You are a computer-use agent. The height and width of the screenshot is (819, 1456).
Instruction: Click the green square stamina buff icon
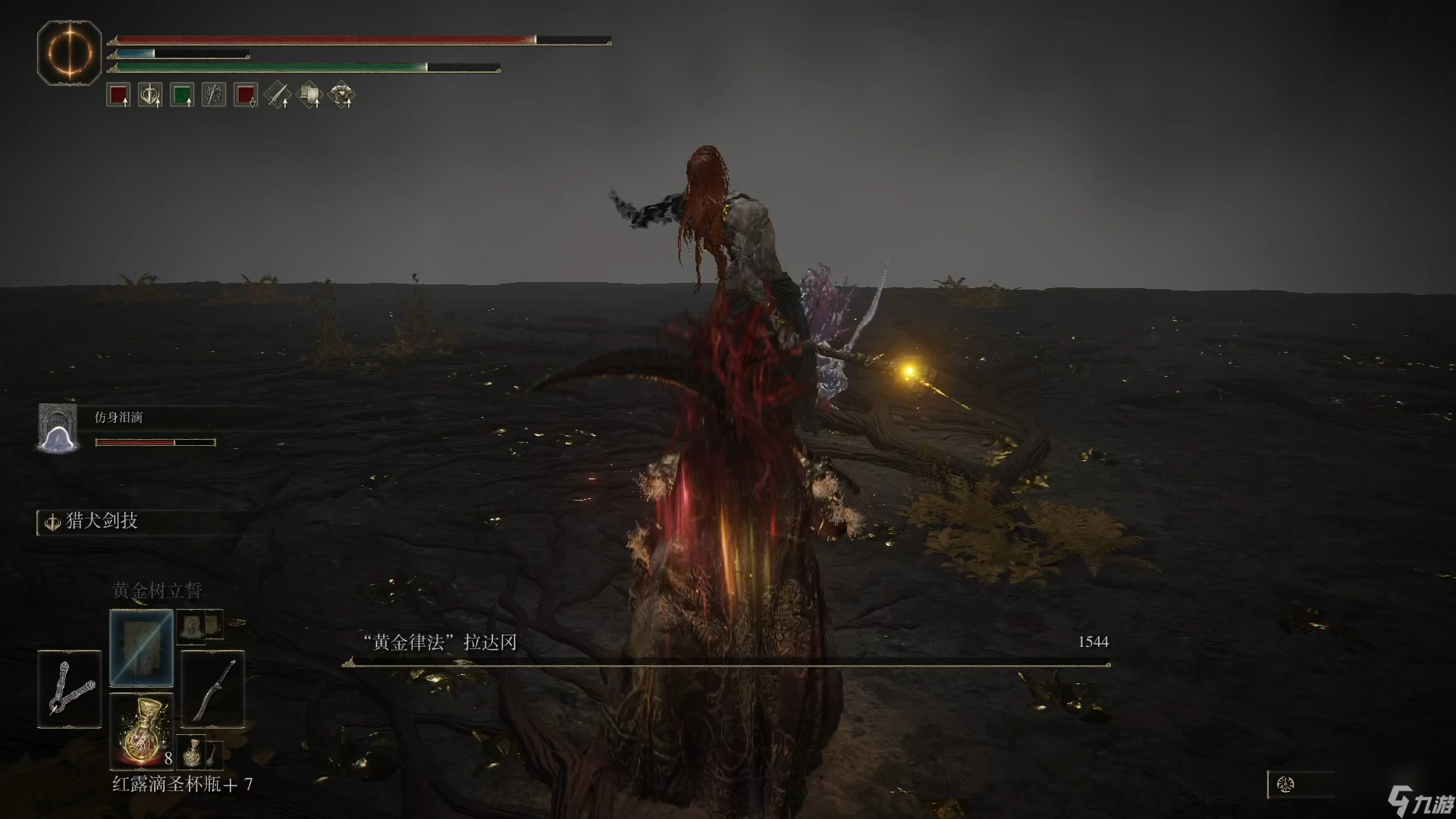coord(182,96)
